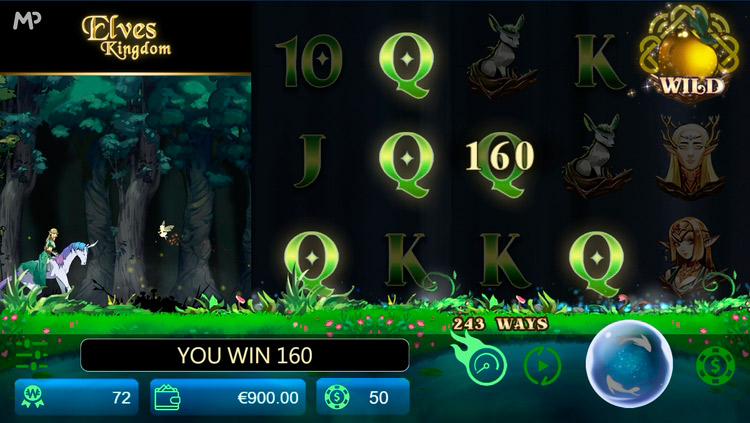Click the bet amount field showing 50
750x423 pixels.
[x=363, y=397]
